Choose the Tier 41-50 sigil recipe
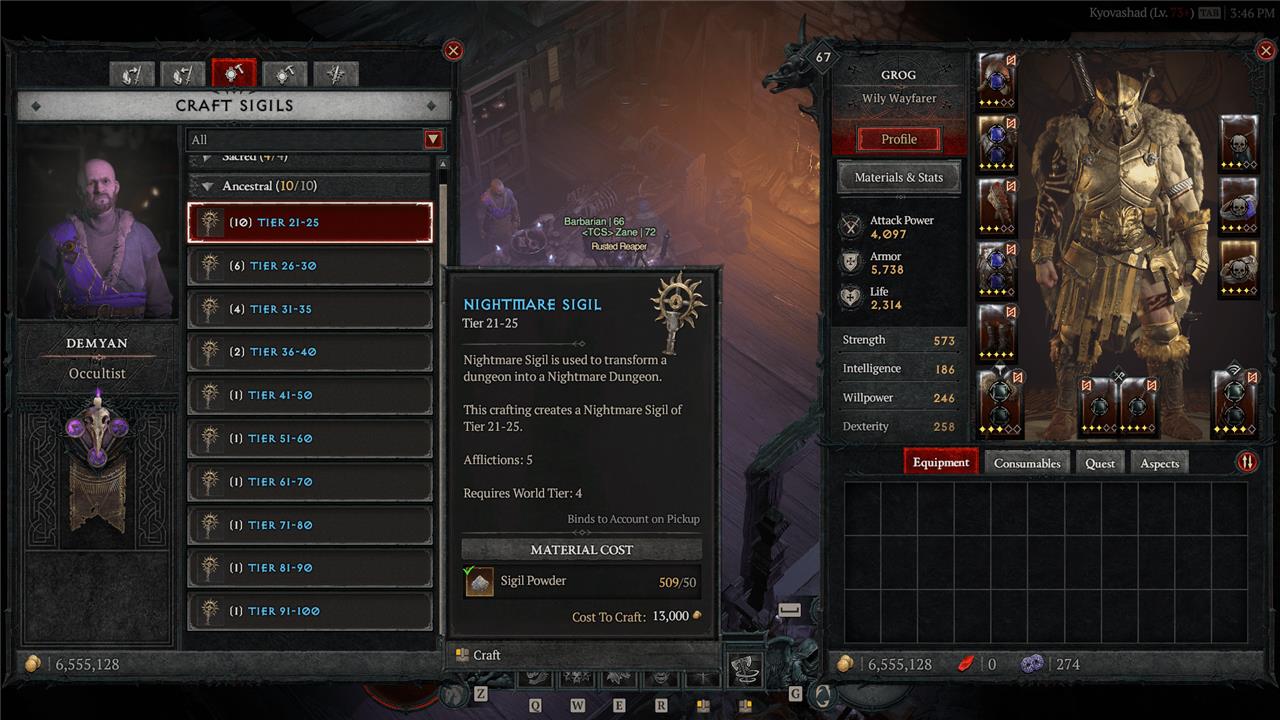Viewport: 1280px width, 720px height. click(310, 395)
